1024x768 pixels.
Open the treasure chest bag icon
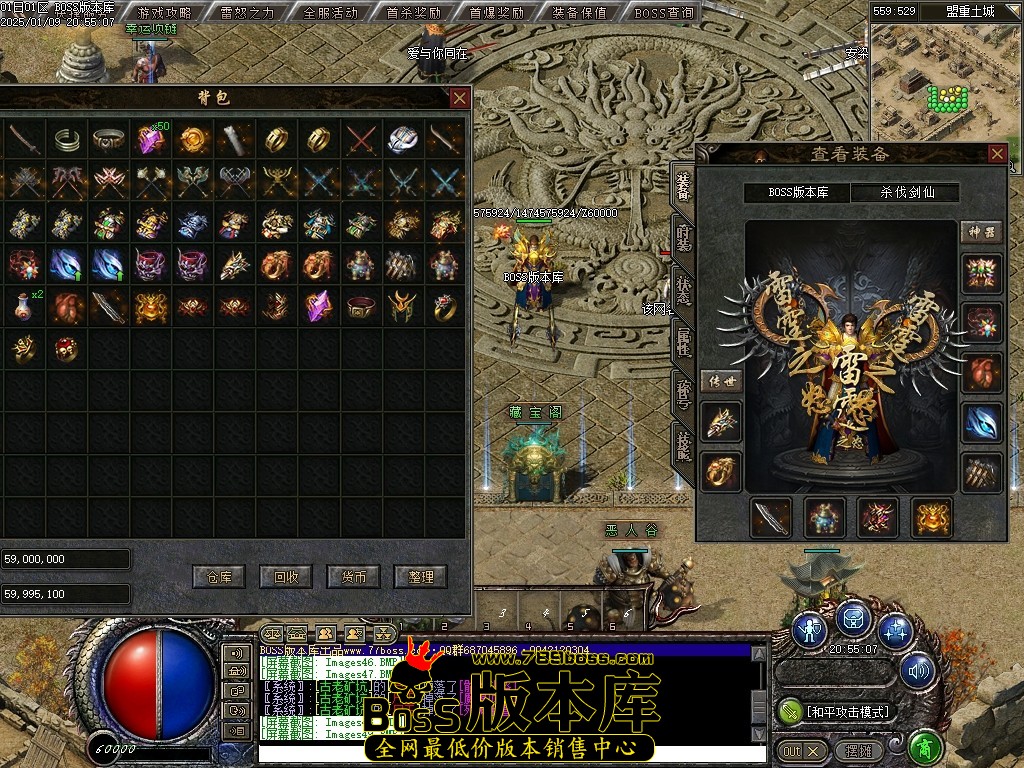853,621
